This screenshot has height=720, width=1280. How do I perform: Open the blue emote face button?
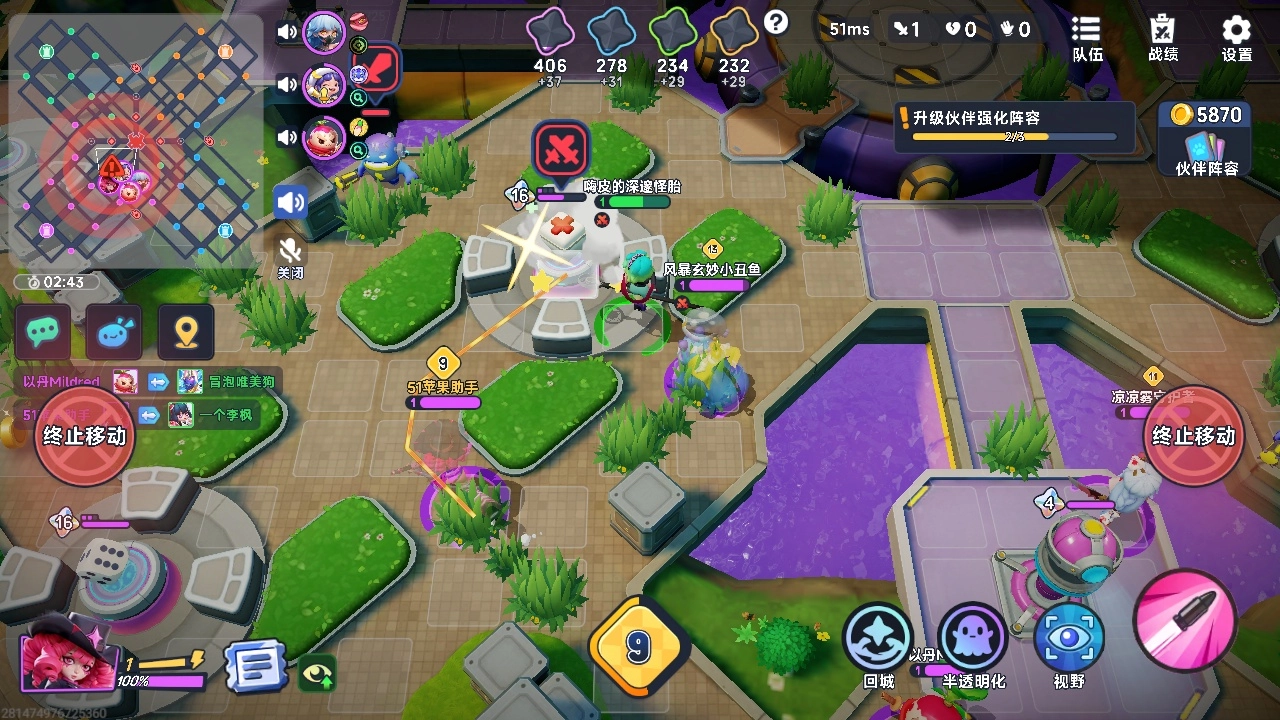pyautogui.click(x=114, y=332)
